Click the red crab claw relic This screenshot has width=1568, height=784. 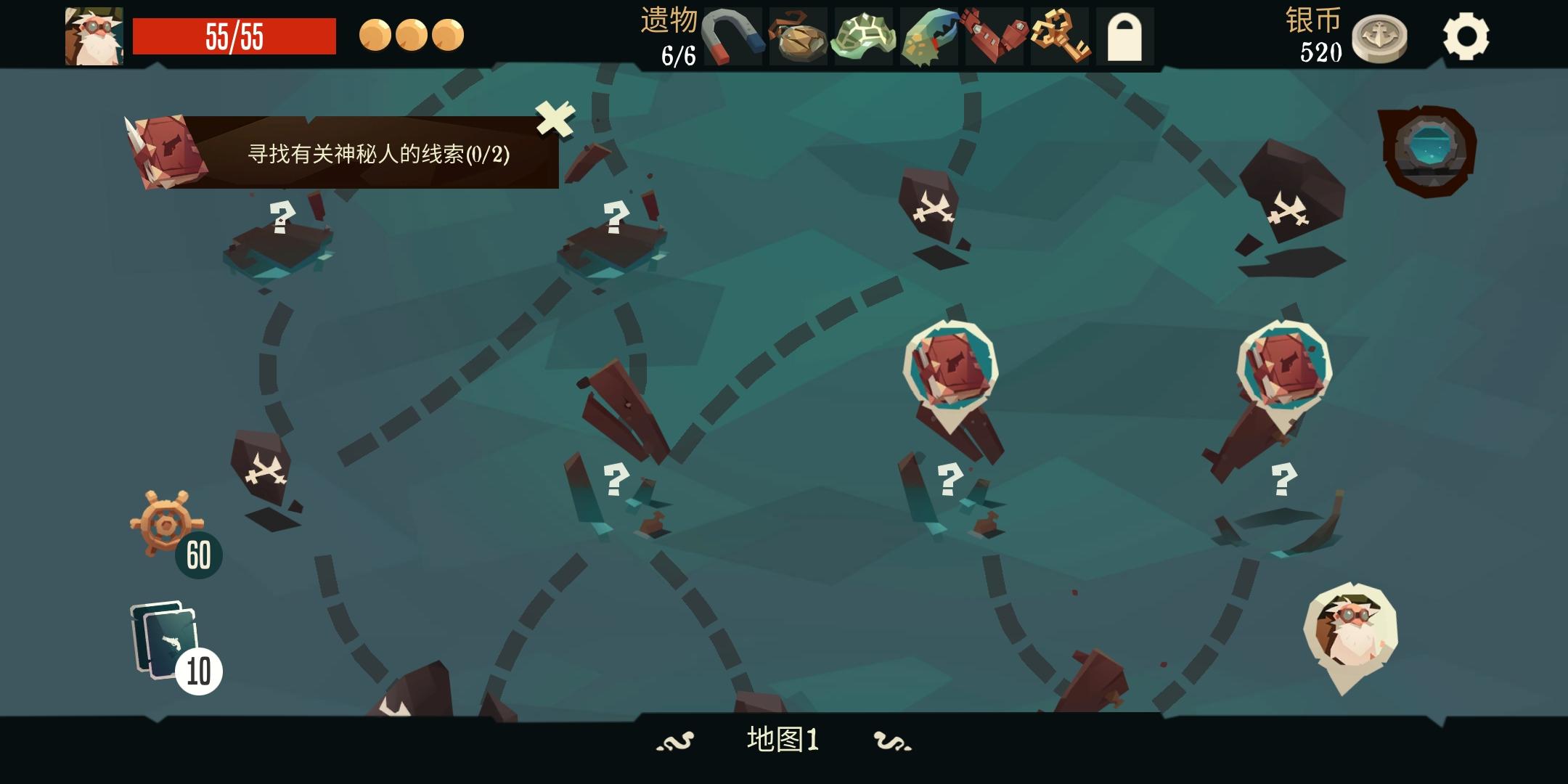point(997,36)
